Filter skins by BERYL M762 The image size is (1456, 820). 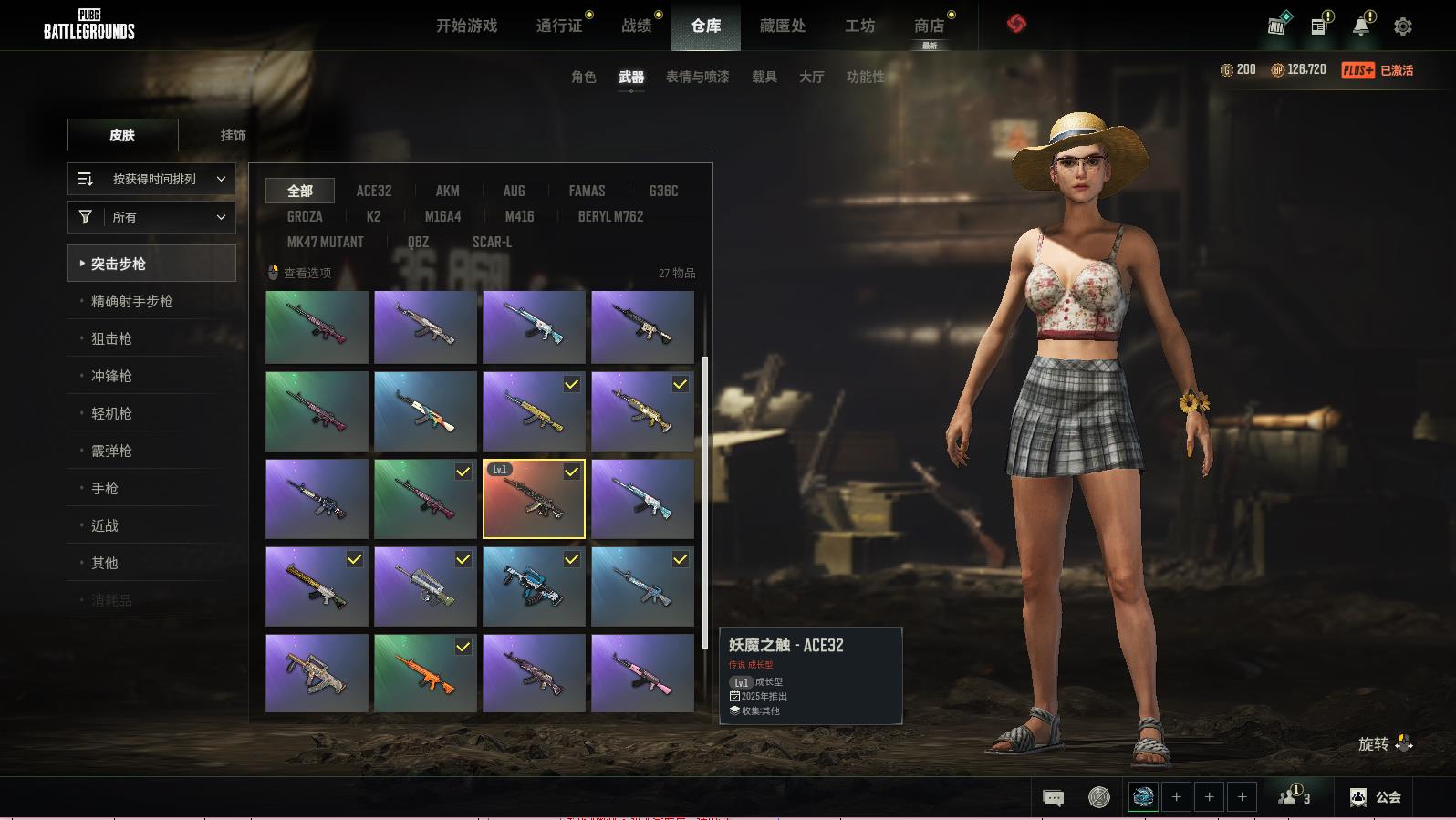(x=610, y=216)
